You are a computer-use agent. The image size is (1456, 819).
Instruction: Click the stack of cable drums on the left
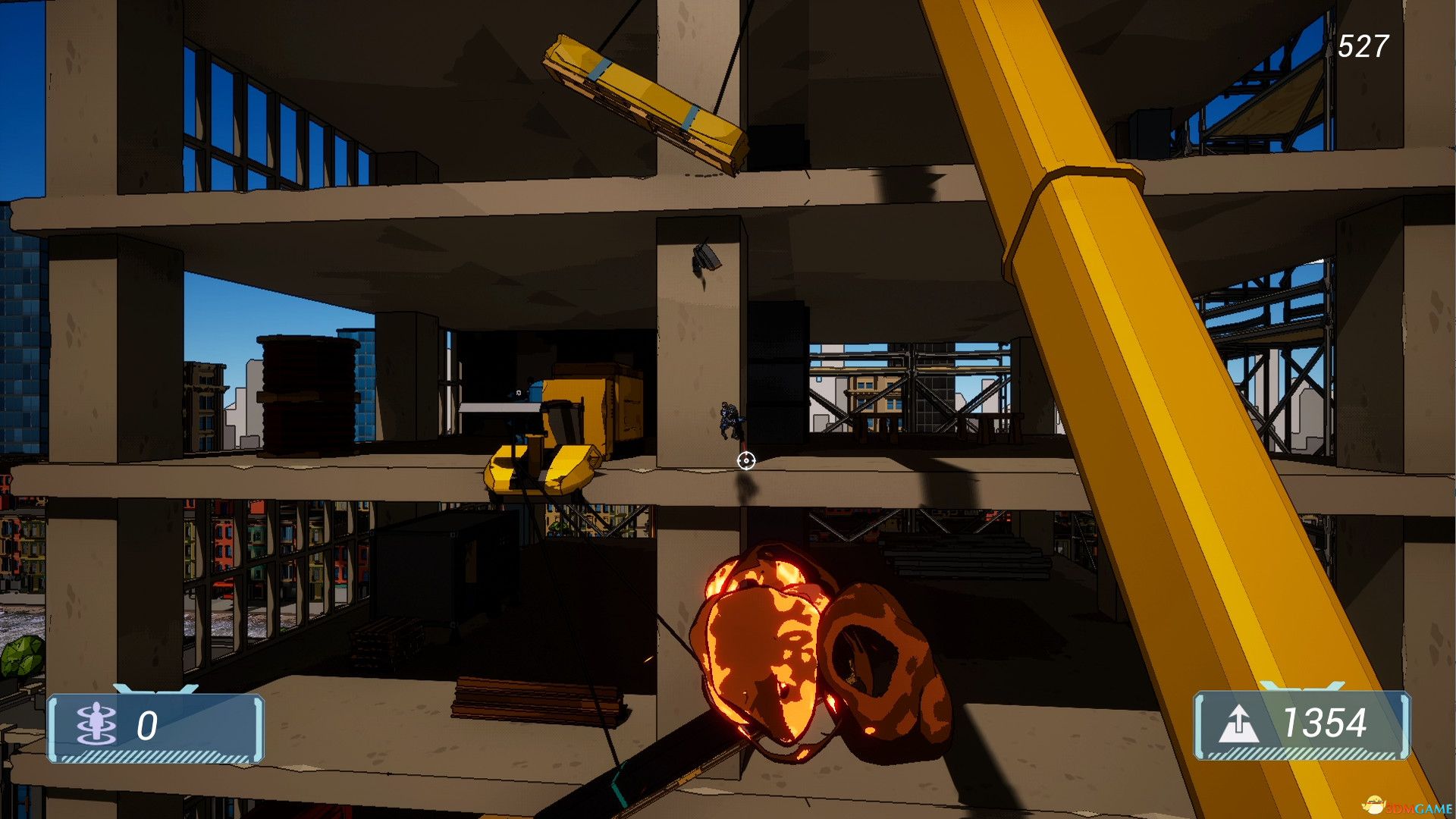click(307, 394)
